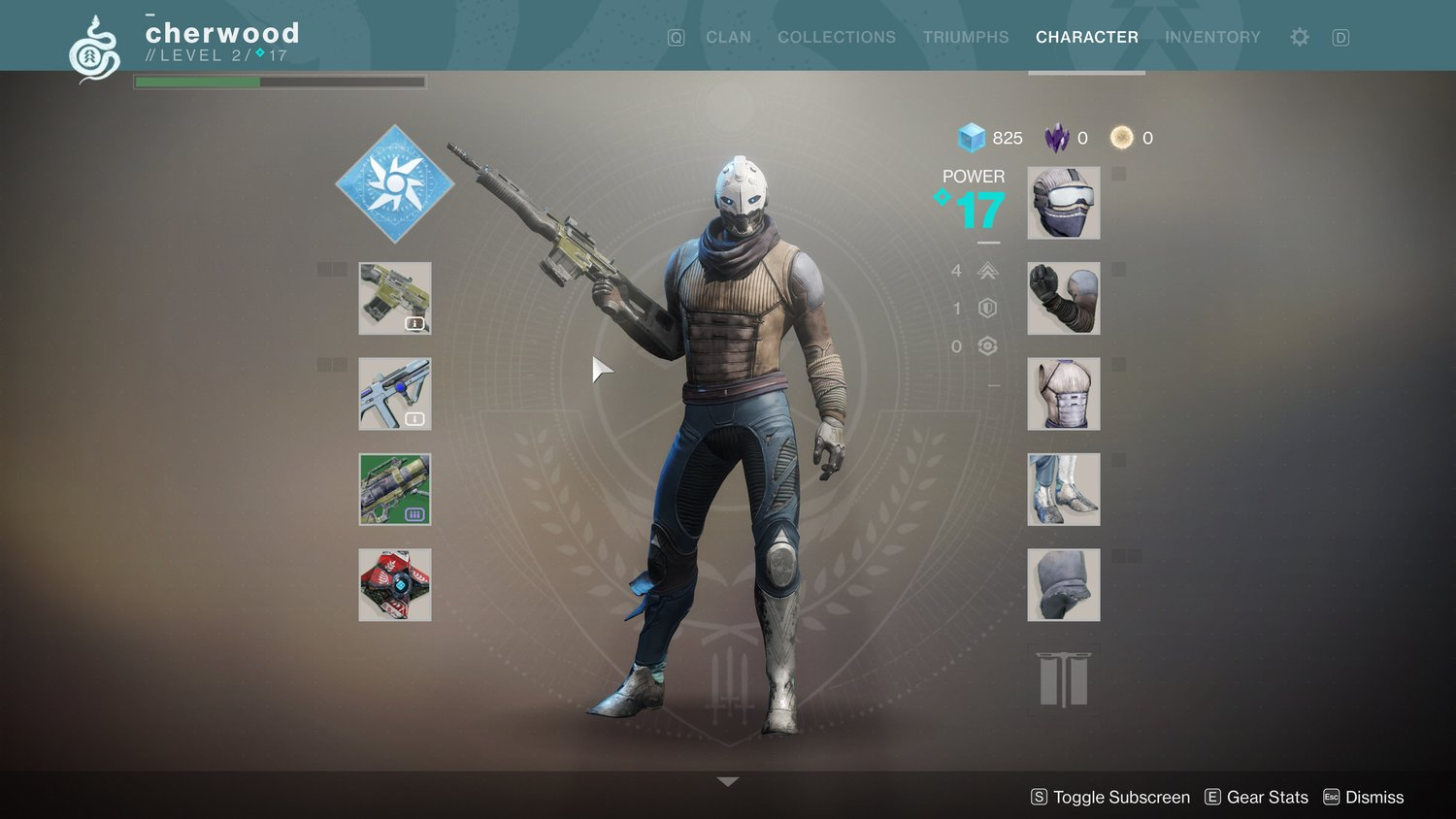Select the cloak class item slot
The image size is (1456, 819).
[x=1063, y=585]
